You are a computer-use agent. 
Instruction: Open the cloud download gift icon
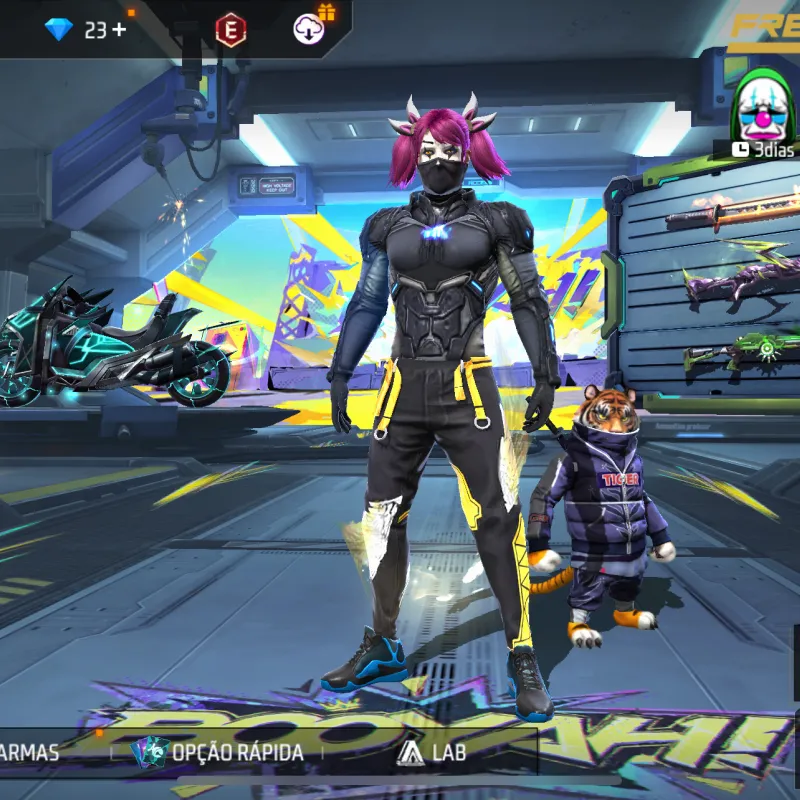pos(309,29)
